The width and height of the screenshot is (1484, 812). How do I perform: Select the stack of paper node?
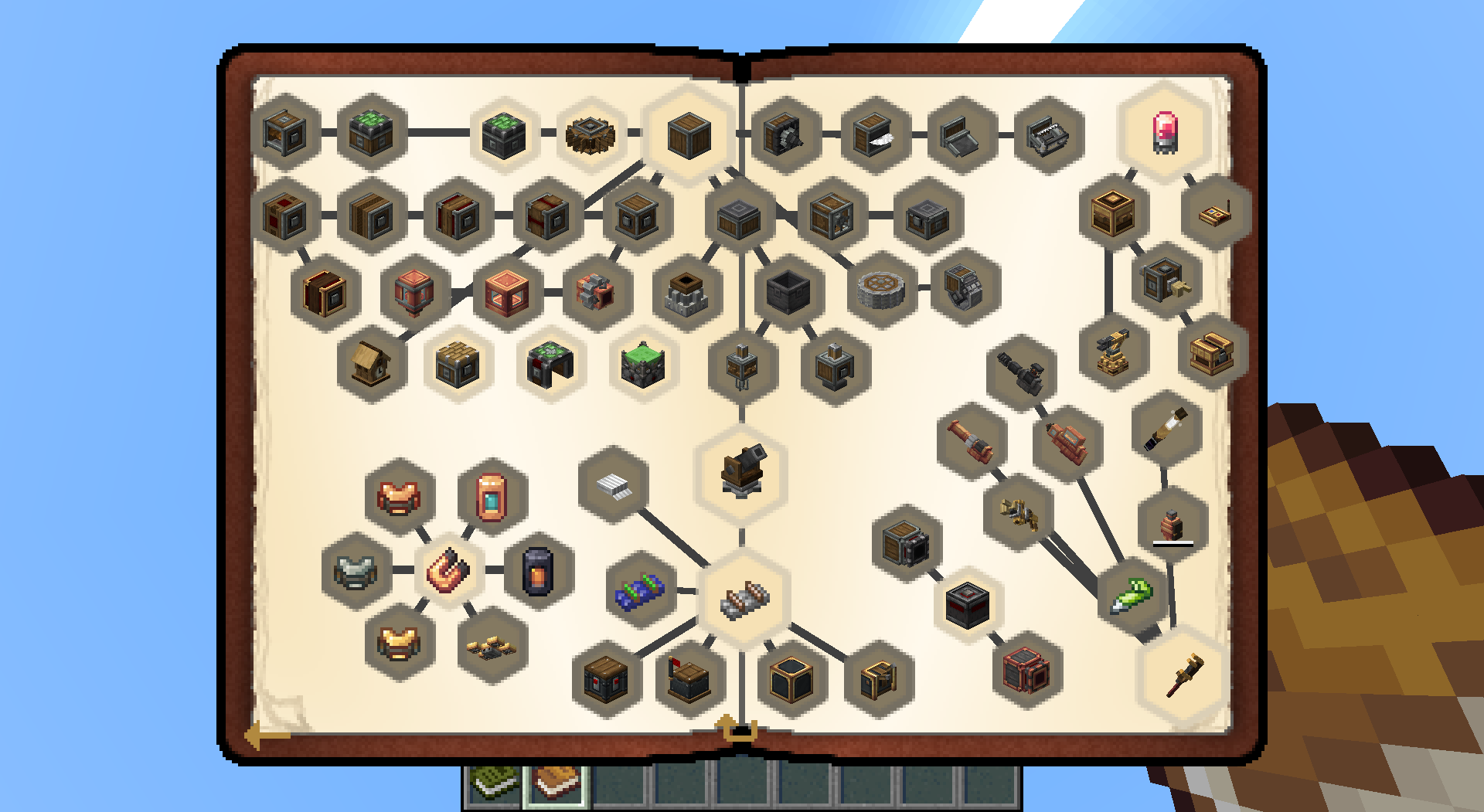tap(614, 484)
